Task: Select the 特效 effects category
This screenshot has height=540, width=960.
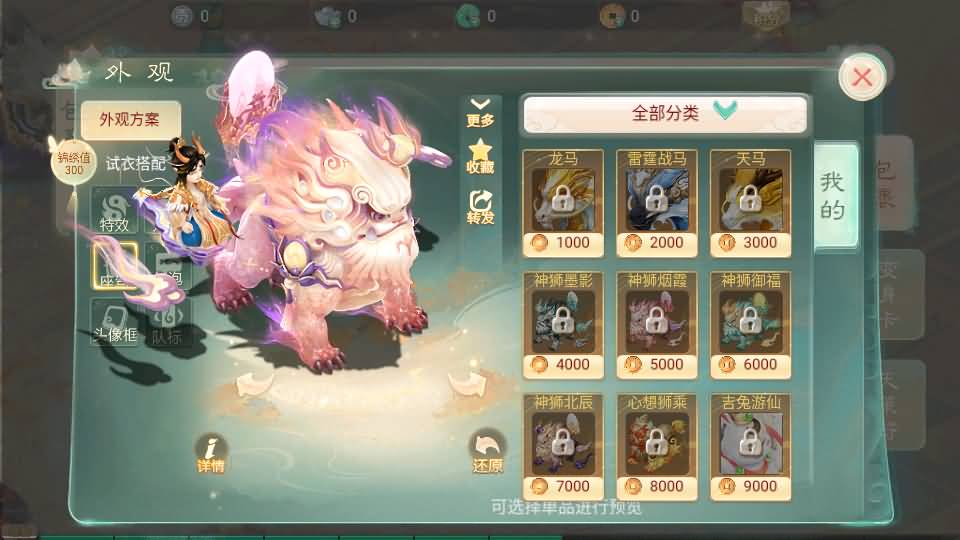Action: [x=115, y=212]
